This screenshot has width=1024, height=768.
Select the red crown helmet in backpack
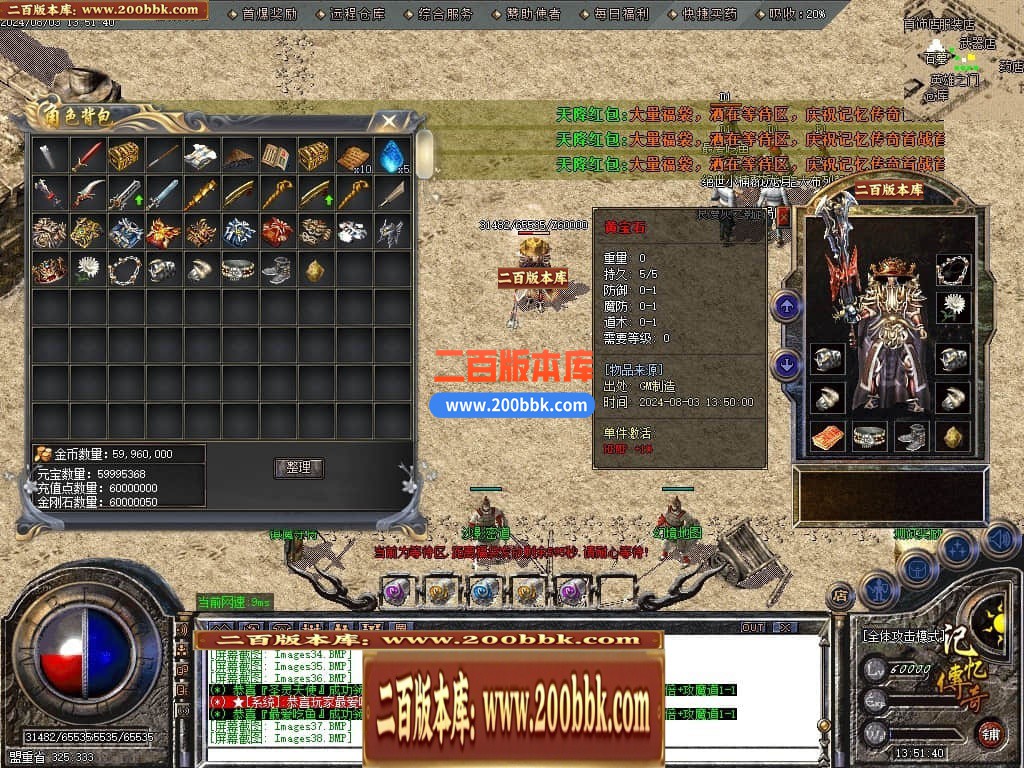(x=49, y=269)
